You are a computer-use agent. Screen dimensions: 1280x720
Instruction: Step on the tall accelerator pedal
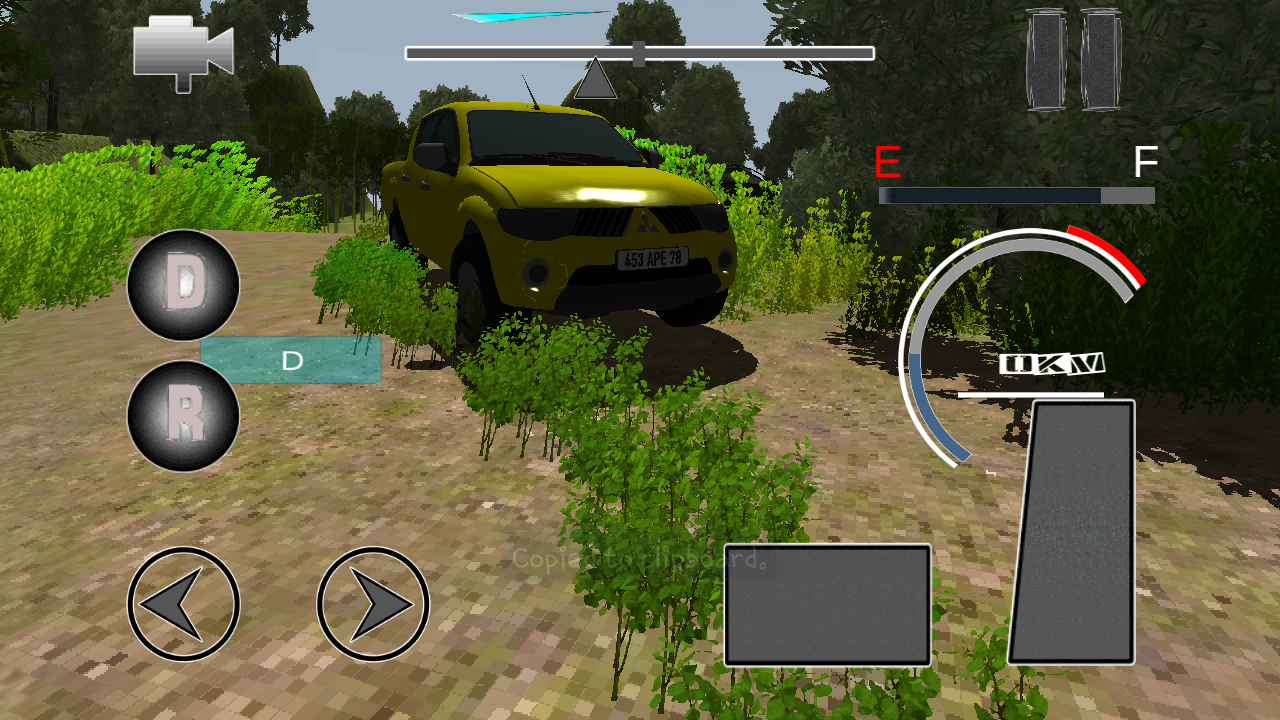coord(1073,532)
